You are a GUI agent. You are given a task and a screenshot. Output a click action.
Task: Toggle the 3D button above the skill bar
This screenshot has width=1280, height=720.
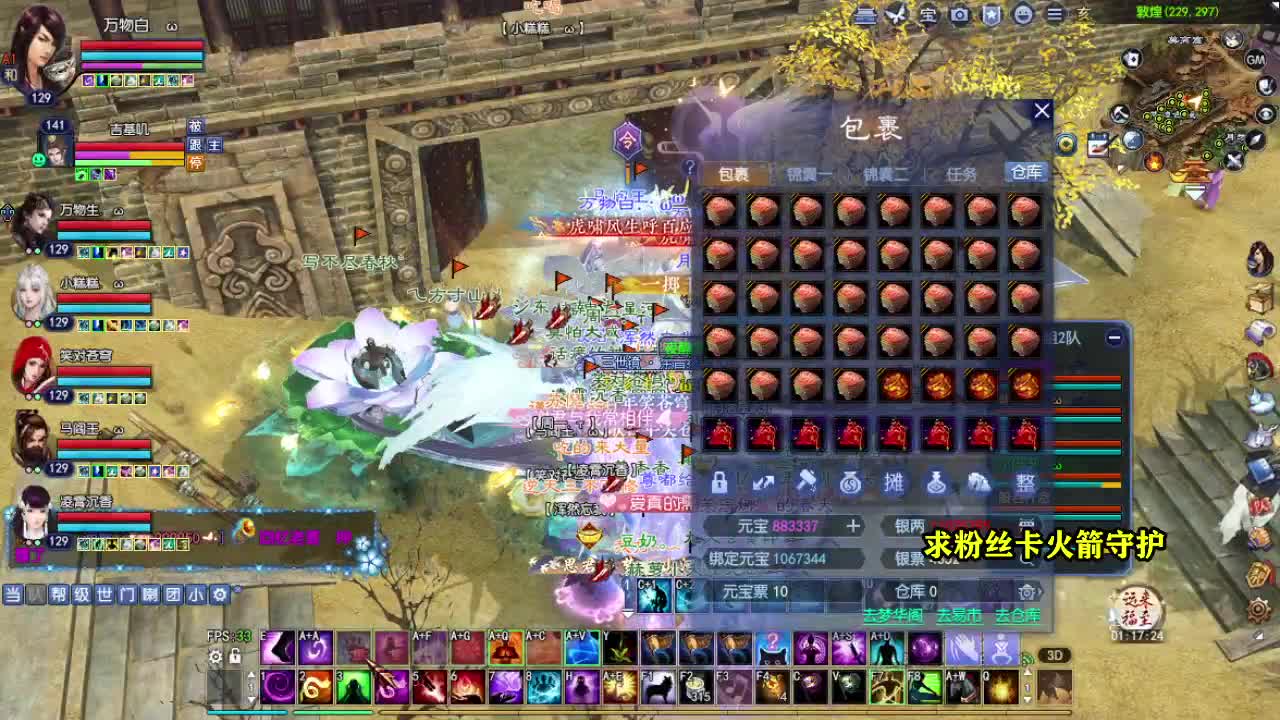click(x=1054, y=655)
